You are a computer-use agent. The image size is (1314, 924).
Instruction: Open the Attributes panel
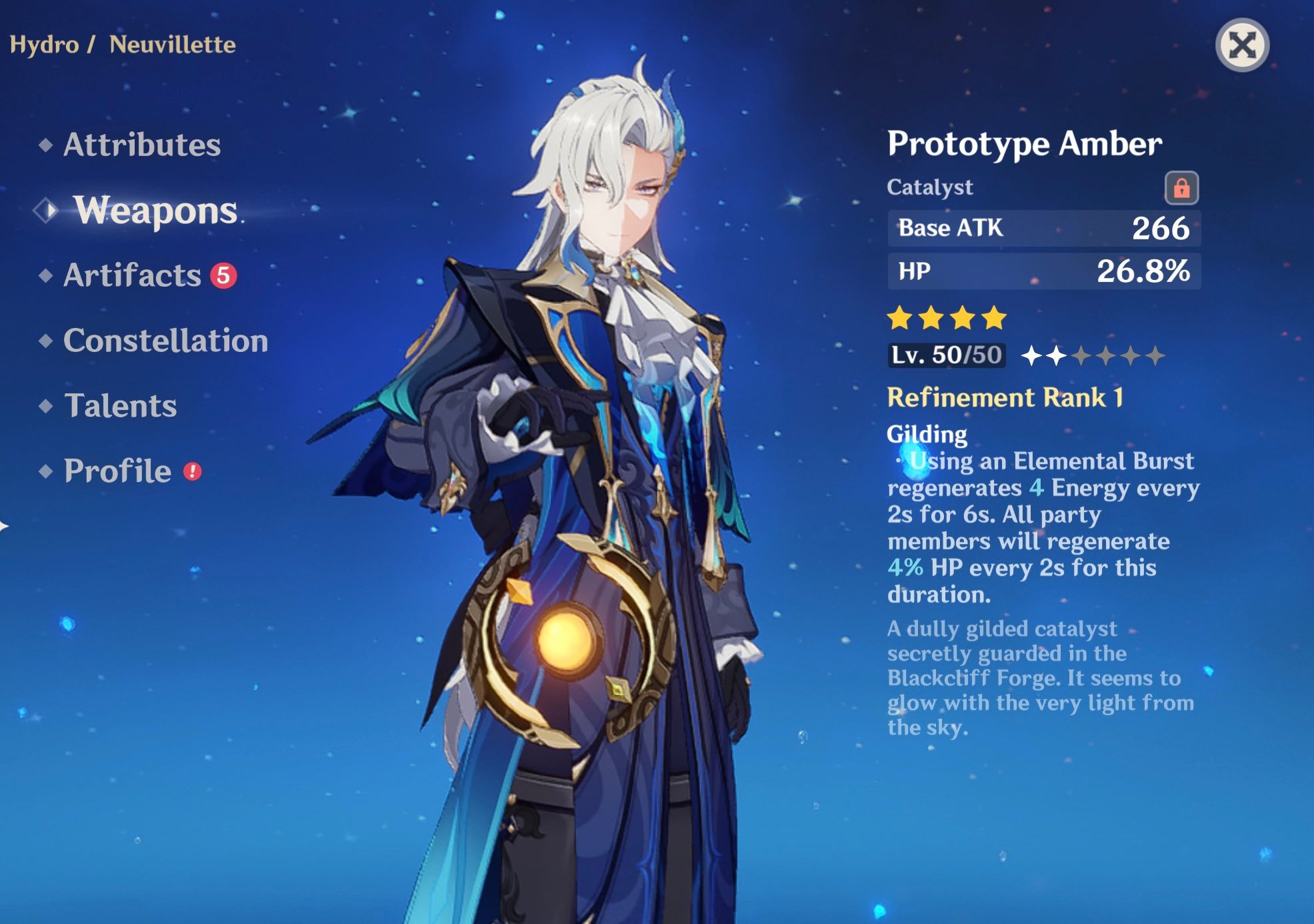(x=142, y=143)
